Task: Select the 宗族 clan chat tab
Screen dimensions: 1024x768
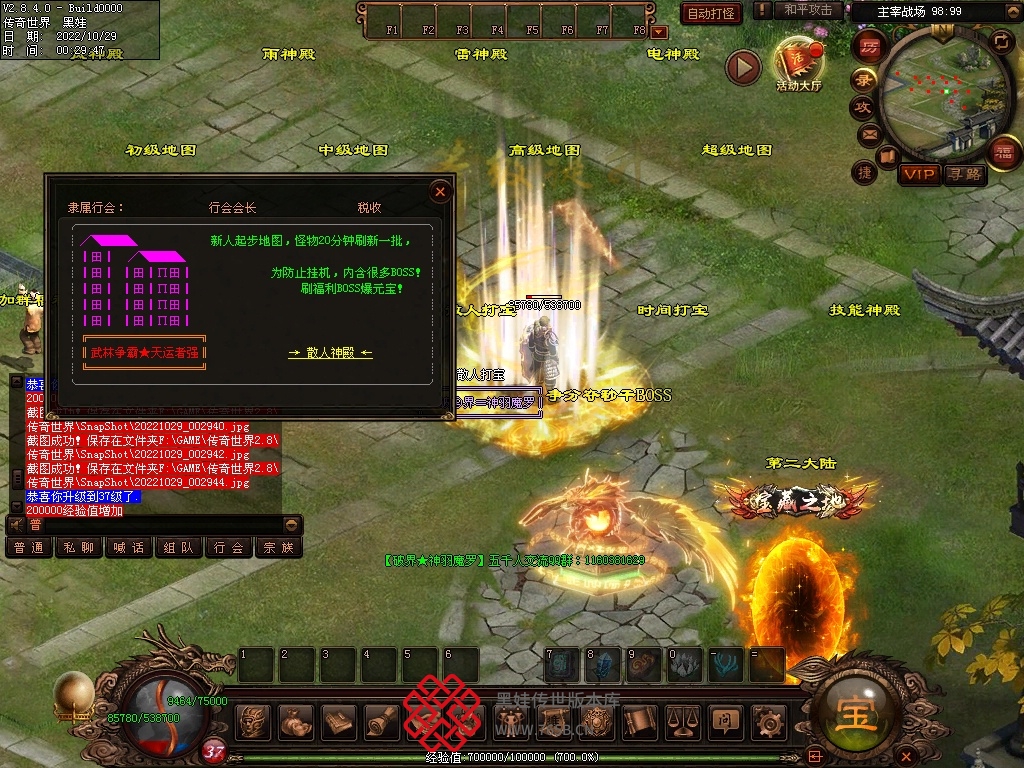Action: (x=278, y=548)
